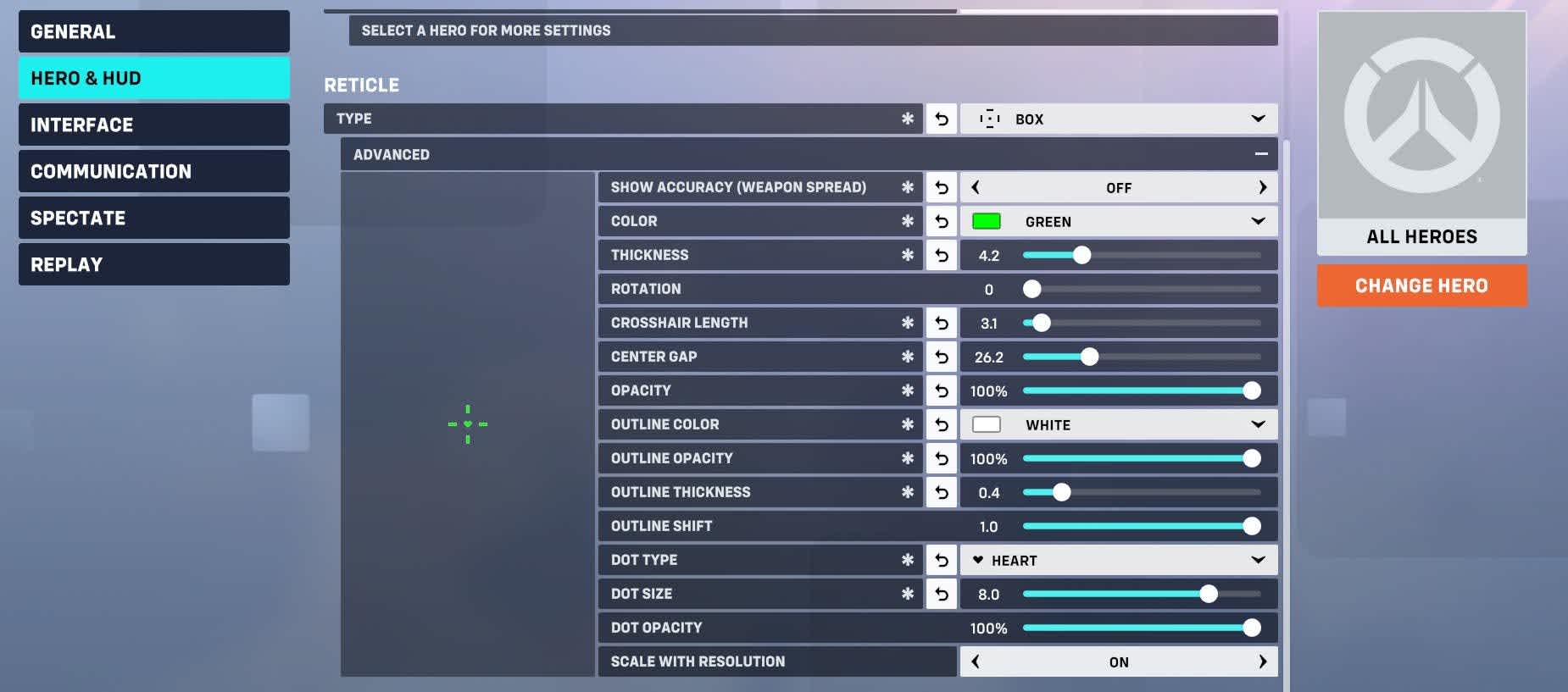
Task: Open the reticle Type dropdown showing Box
Action: pyautogui.click(x=1119, y=119)
